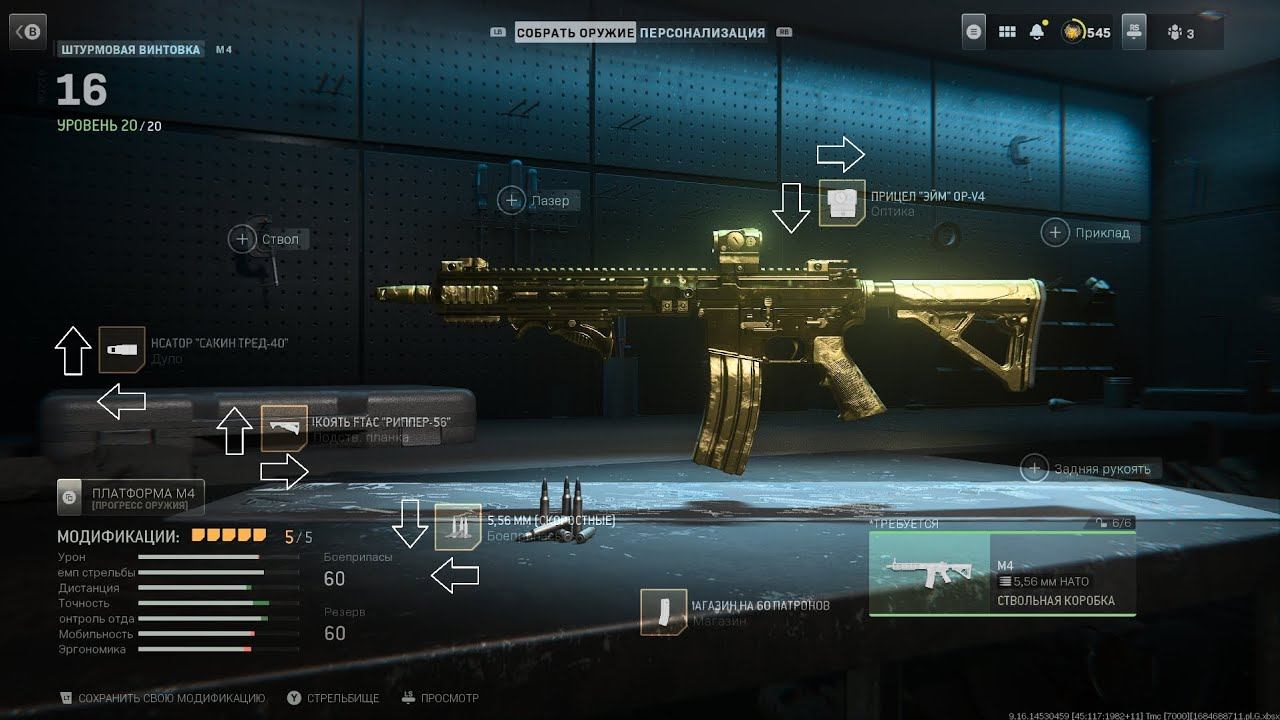Click Сохранить свою модификацию
1280x720 pixels.
tap(162, 698)
